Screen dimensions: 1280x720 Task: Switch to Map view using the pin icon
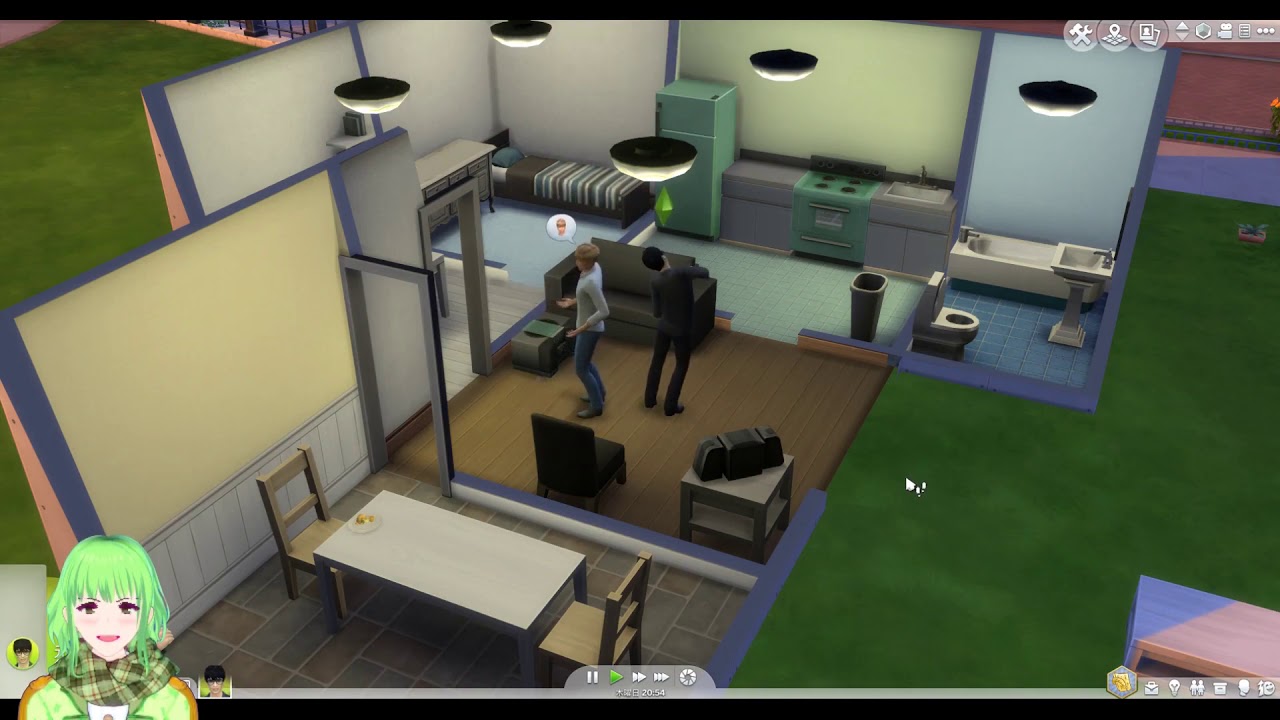[x=1114, y=32]
